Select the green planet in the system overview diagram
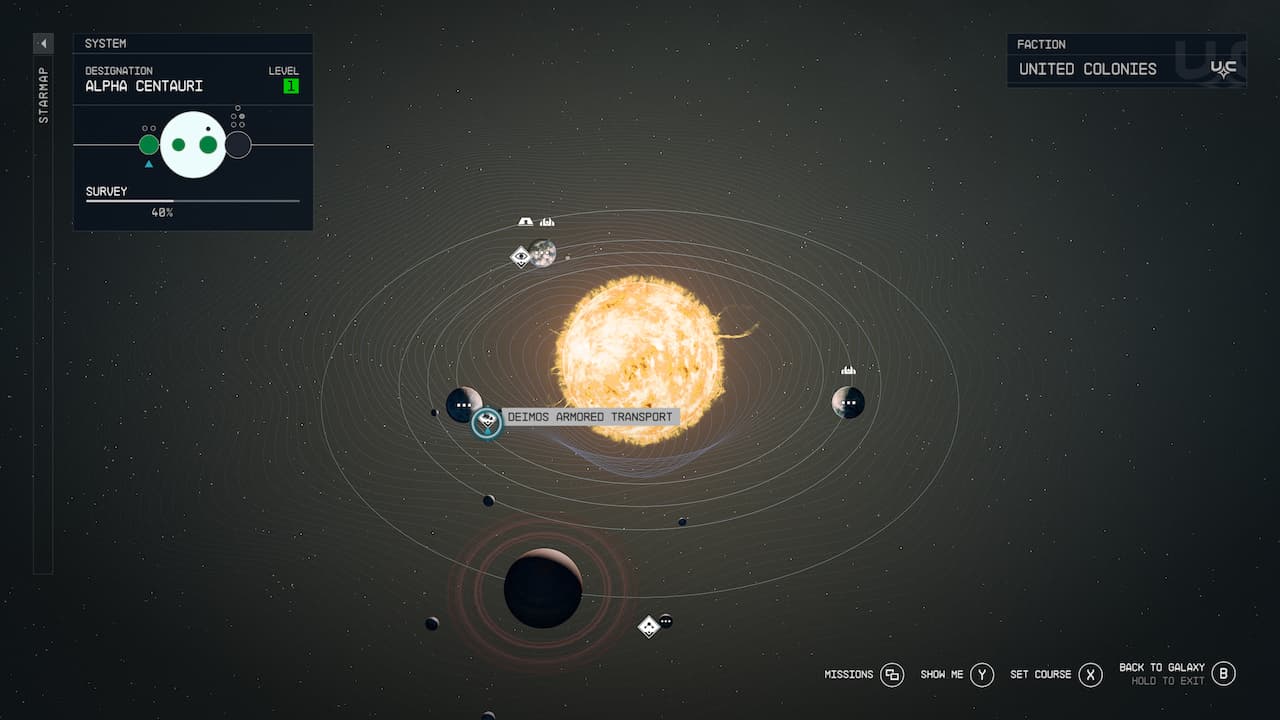Screen dimensions: 1280x720 pyautogui.click(x=146, y=145)
